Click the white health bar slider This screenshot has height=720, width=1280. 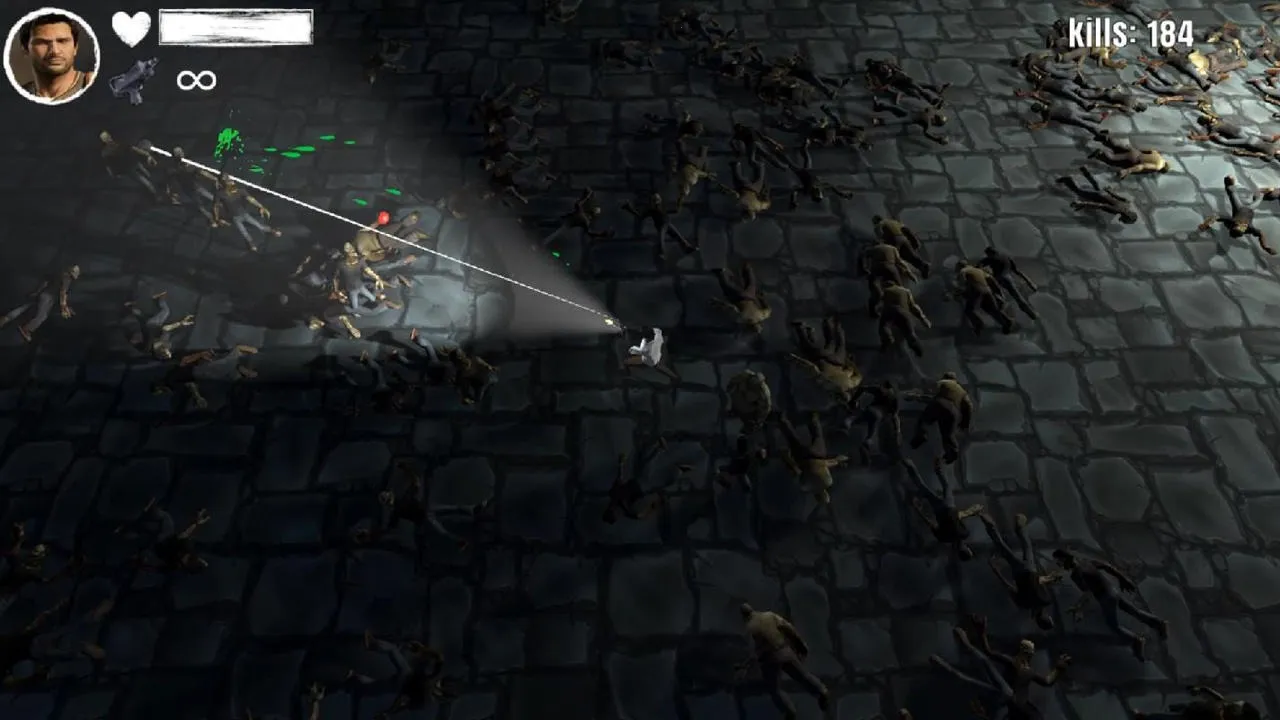click(235, 27)
